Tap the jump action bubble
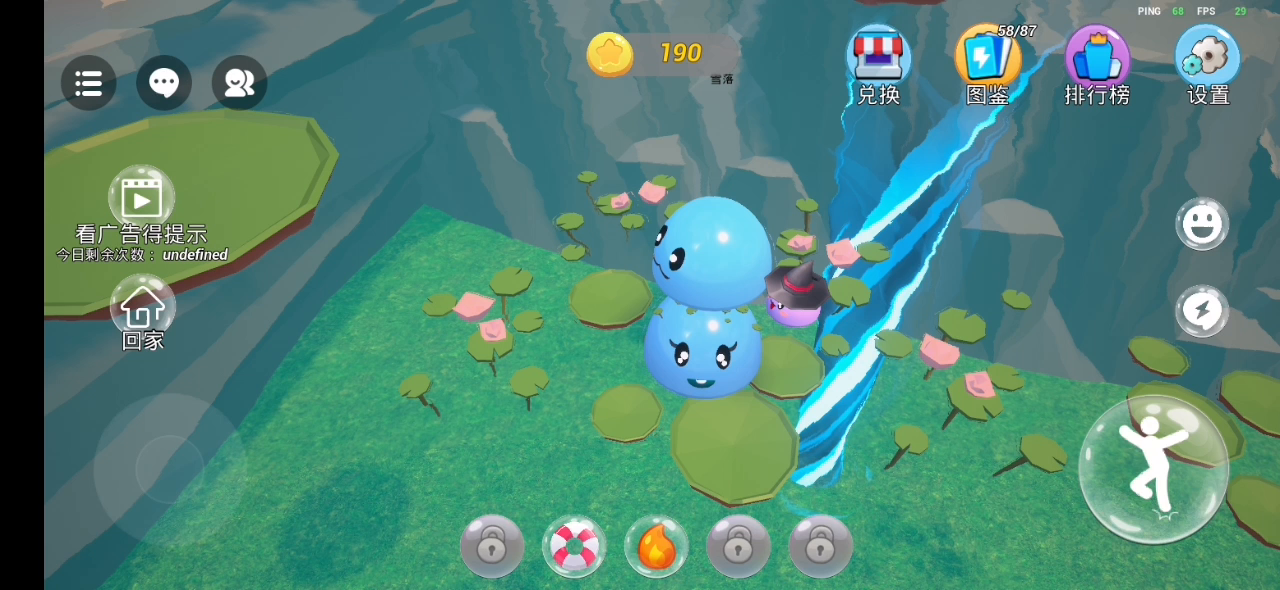The width and height of the screenshot is (1280, 590). tap(1153, 469)
